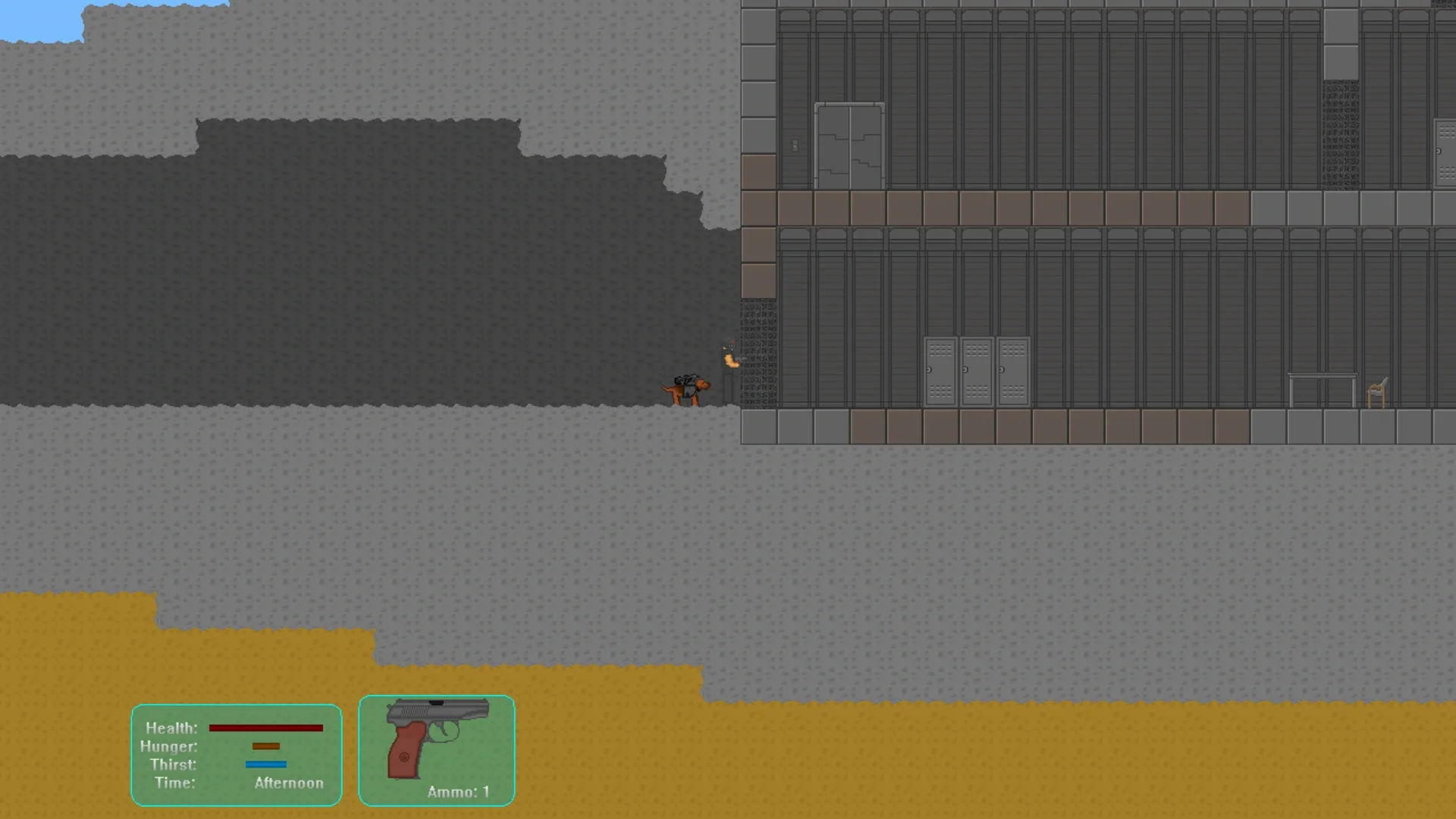The width and height of the screenshot is (1456, 819).
Task: Click the rightmost locker
Action: coord(1014,369)
